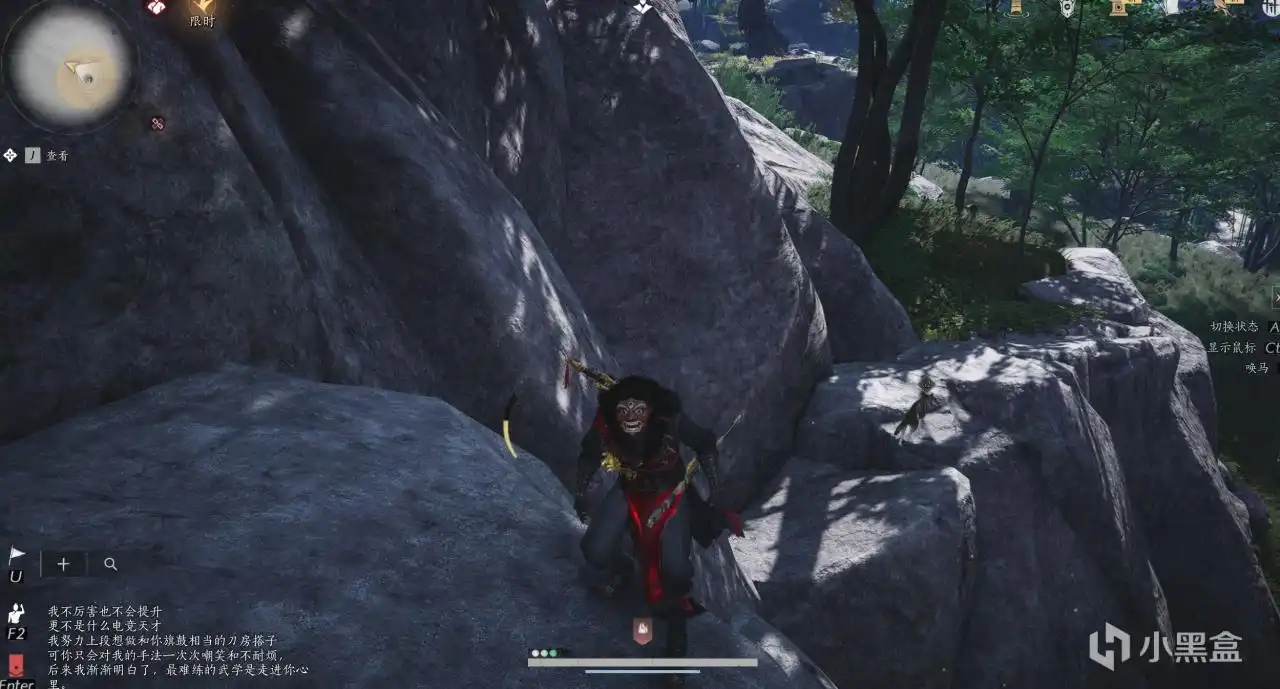Click the plus button in chat bar
The height and width of the screenshot is (689, 1280).
63,564
